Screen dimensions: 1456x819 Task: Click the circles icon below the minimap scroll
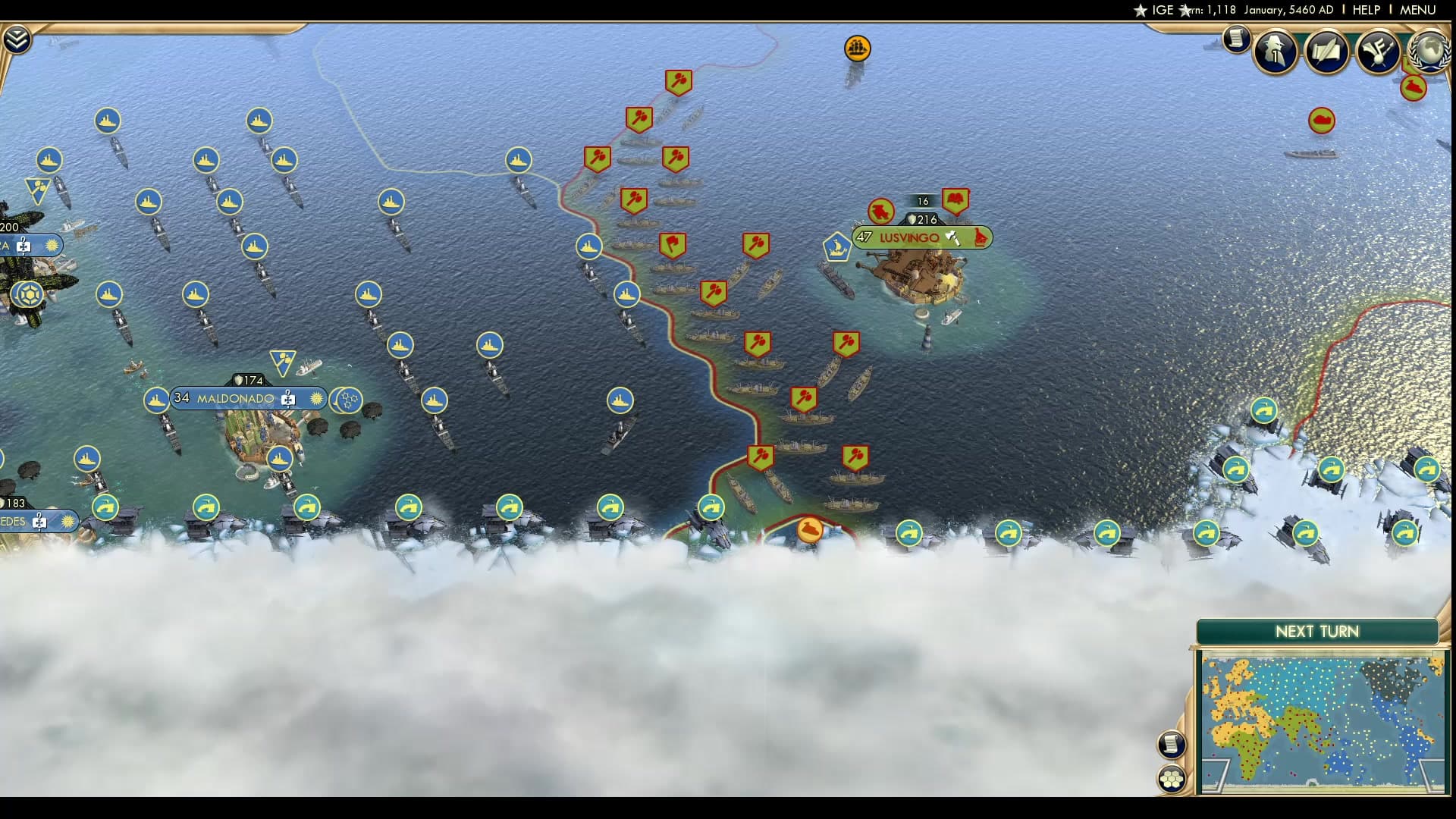1170,777
